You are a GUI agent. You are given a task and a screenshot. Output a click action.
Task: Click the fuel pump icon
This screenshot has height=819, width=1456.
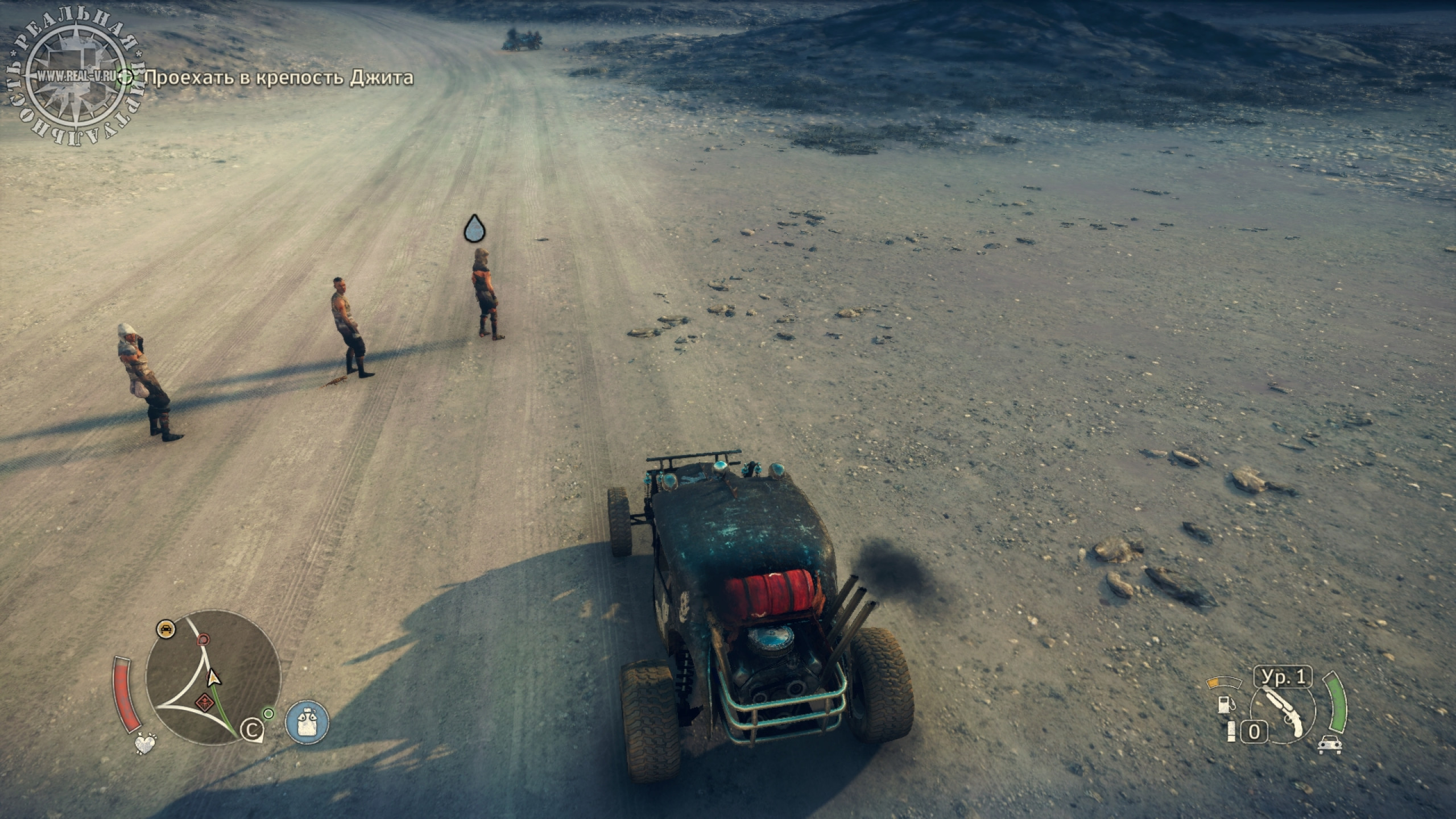pos(1223,704)
